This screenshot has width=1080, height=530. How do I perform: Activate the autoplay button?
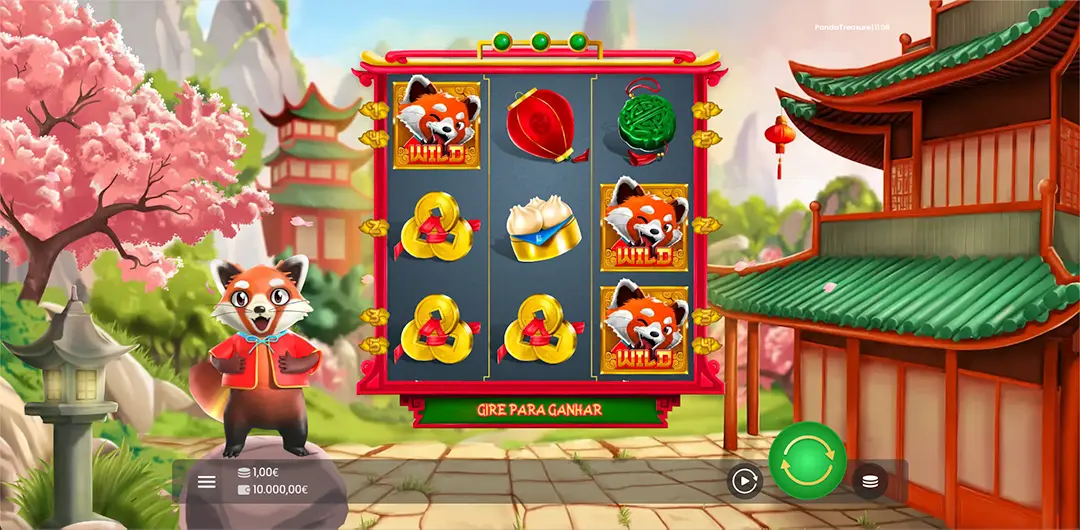click(744, 482)
